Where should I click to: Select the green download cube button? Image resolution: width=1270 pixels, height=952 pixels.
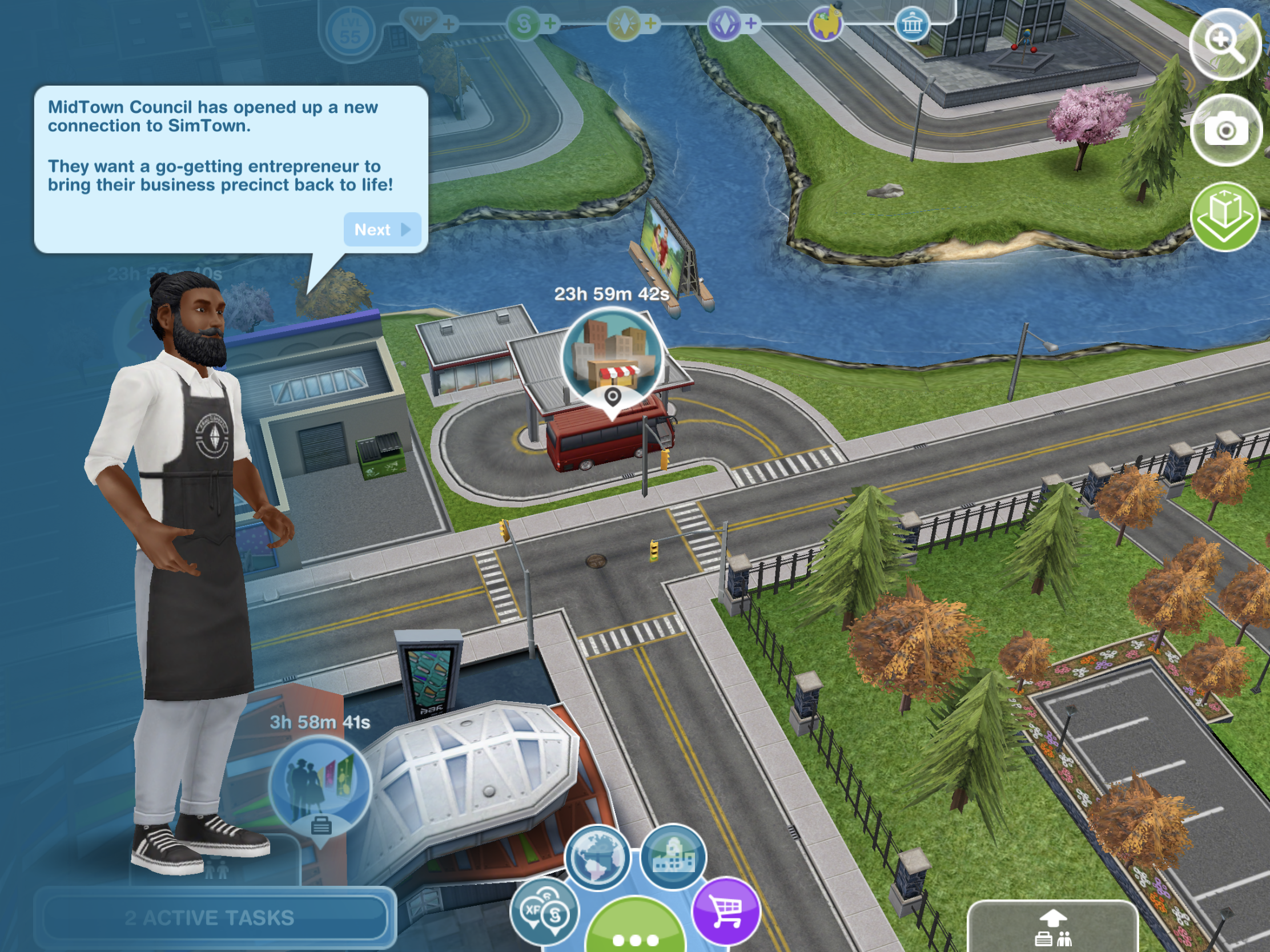(1225, 216)
